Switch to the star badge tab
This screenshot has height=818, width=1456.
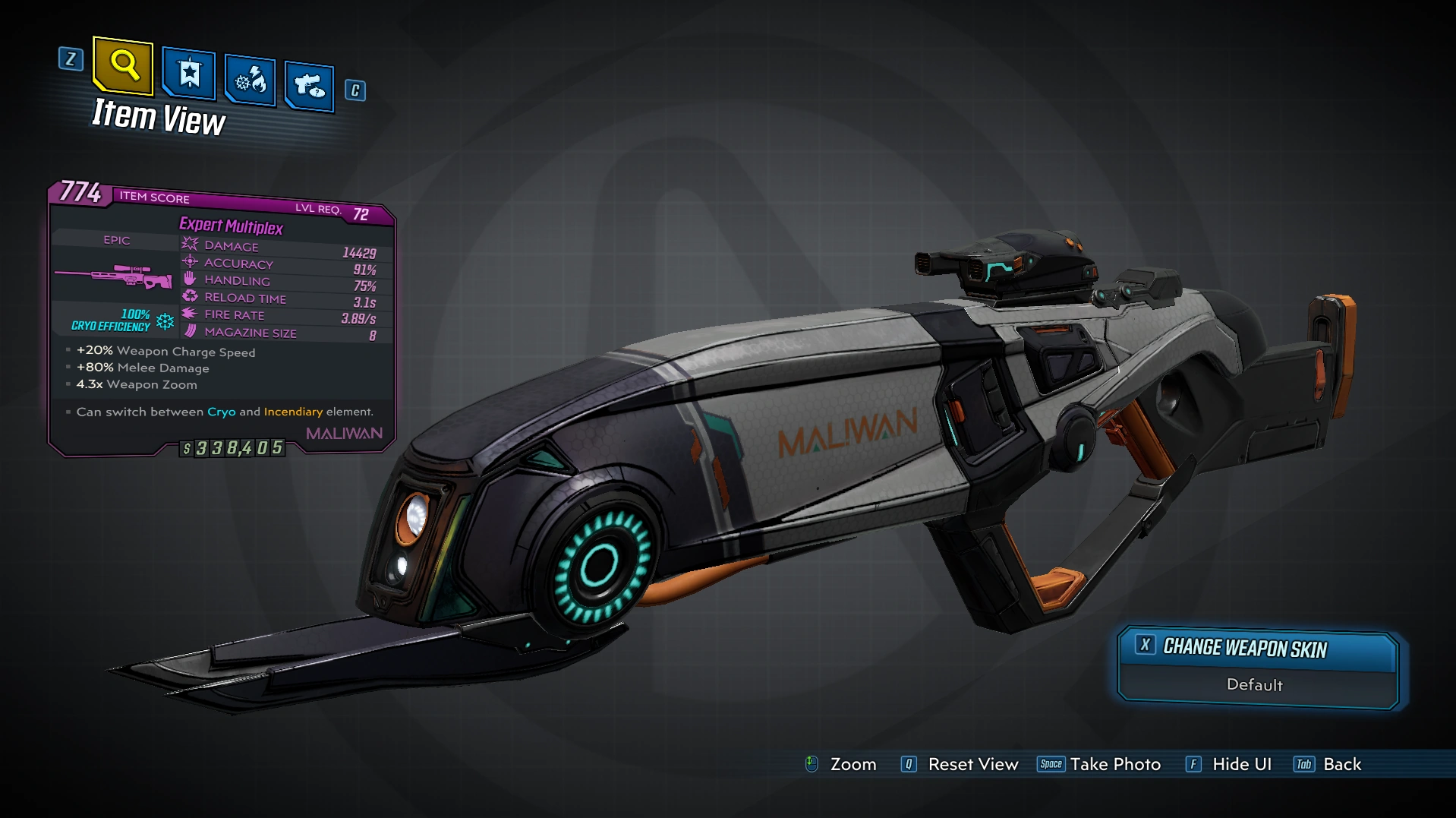click(x=189, y=74)
